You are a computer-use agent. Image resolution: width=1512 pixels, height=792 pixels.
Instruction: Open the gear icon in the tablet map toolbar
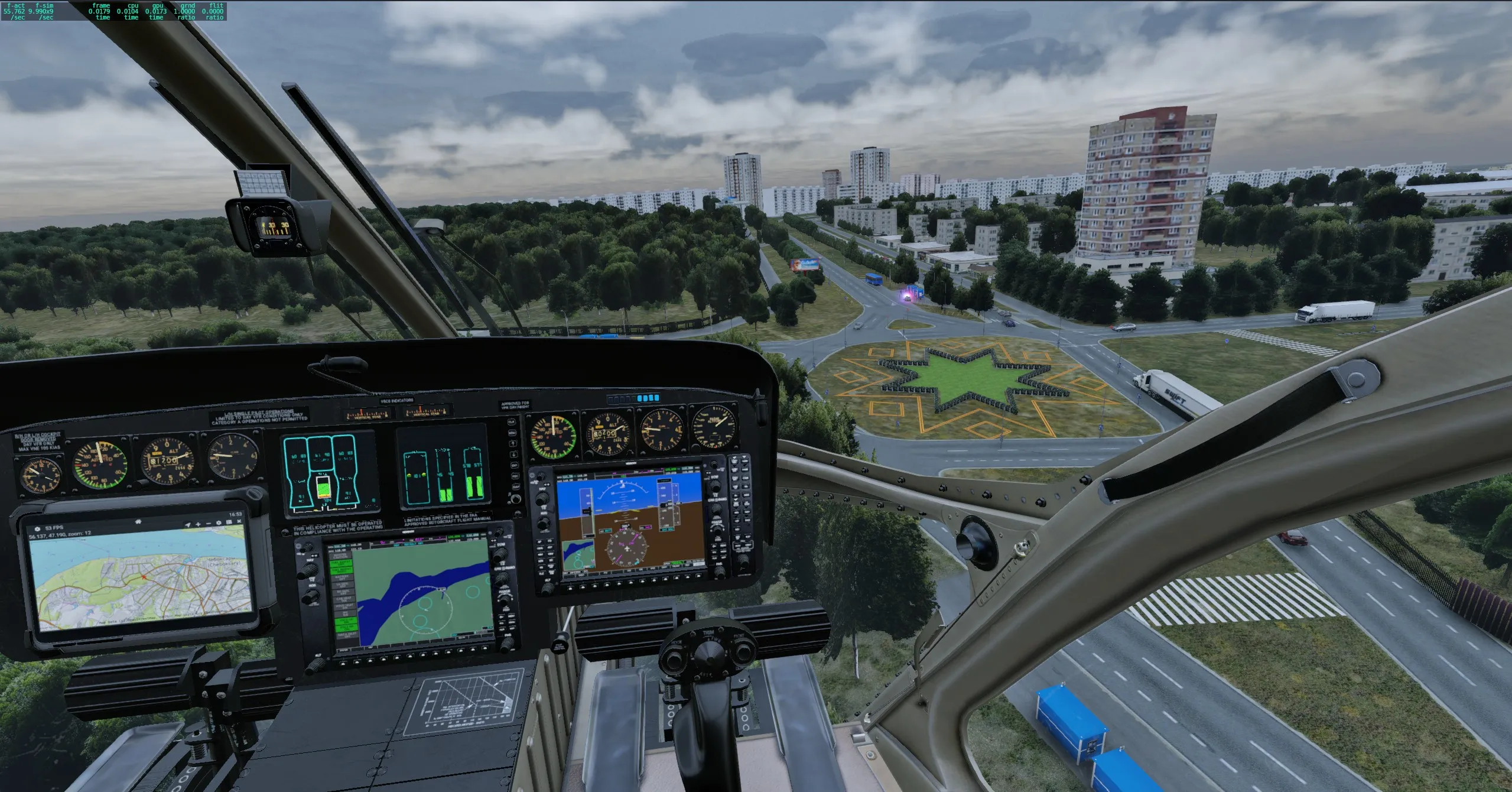point(219,523)
